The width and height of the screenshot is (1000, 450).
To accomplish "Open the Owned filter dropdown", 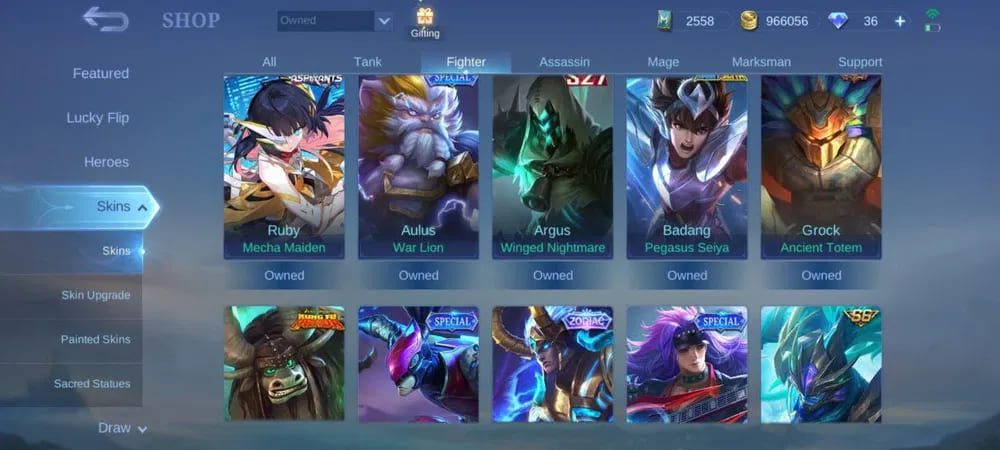I will [x=335, y=21].
